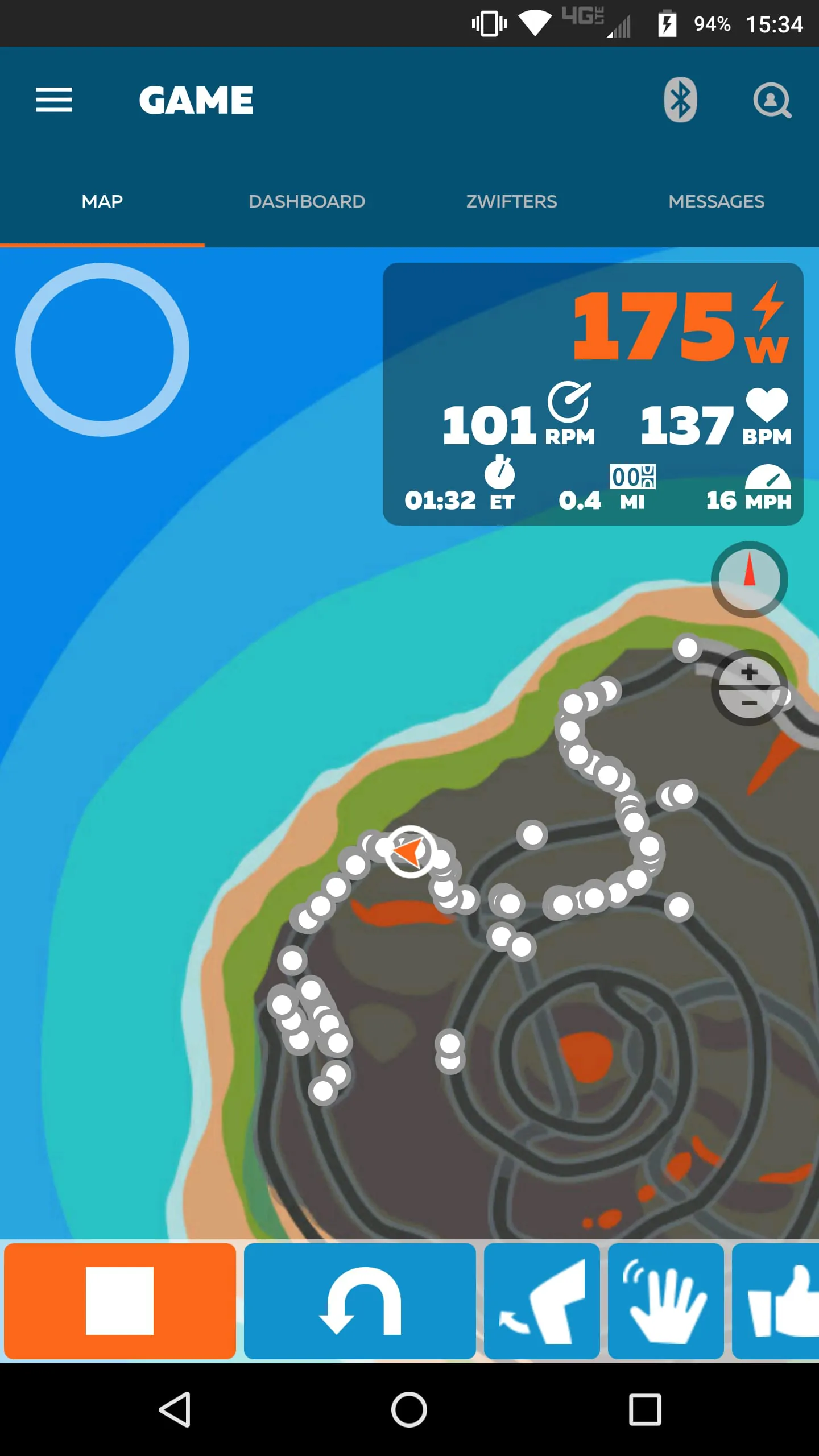Screen dimensions: 819x1456
Task: Open the ZWIFTERS tab
Action: coord(511,201)
